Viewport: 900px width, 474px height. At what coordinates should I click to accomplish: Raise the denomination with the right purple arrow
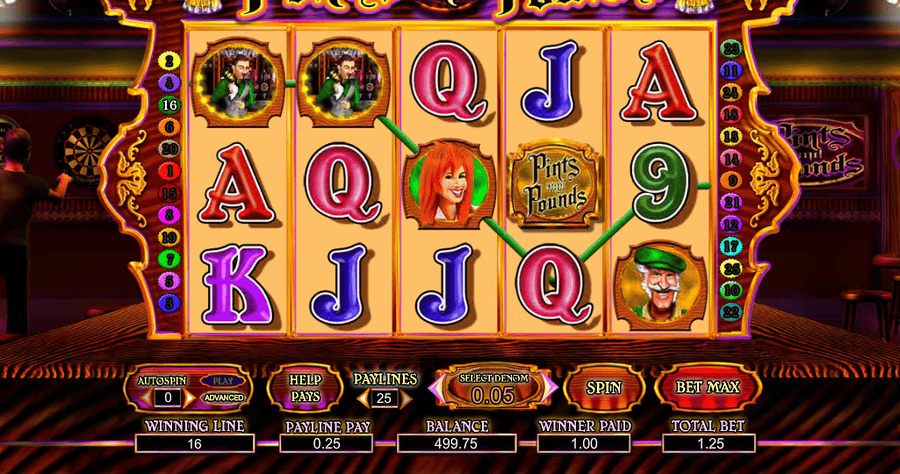coord(551,387)
